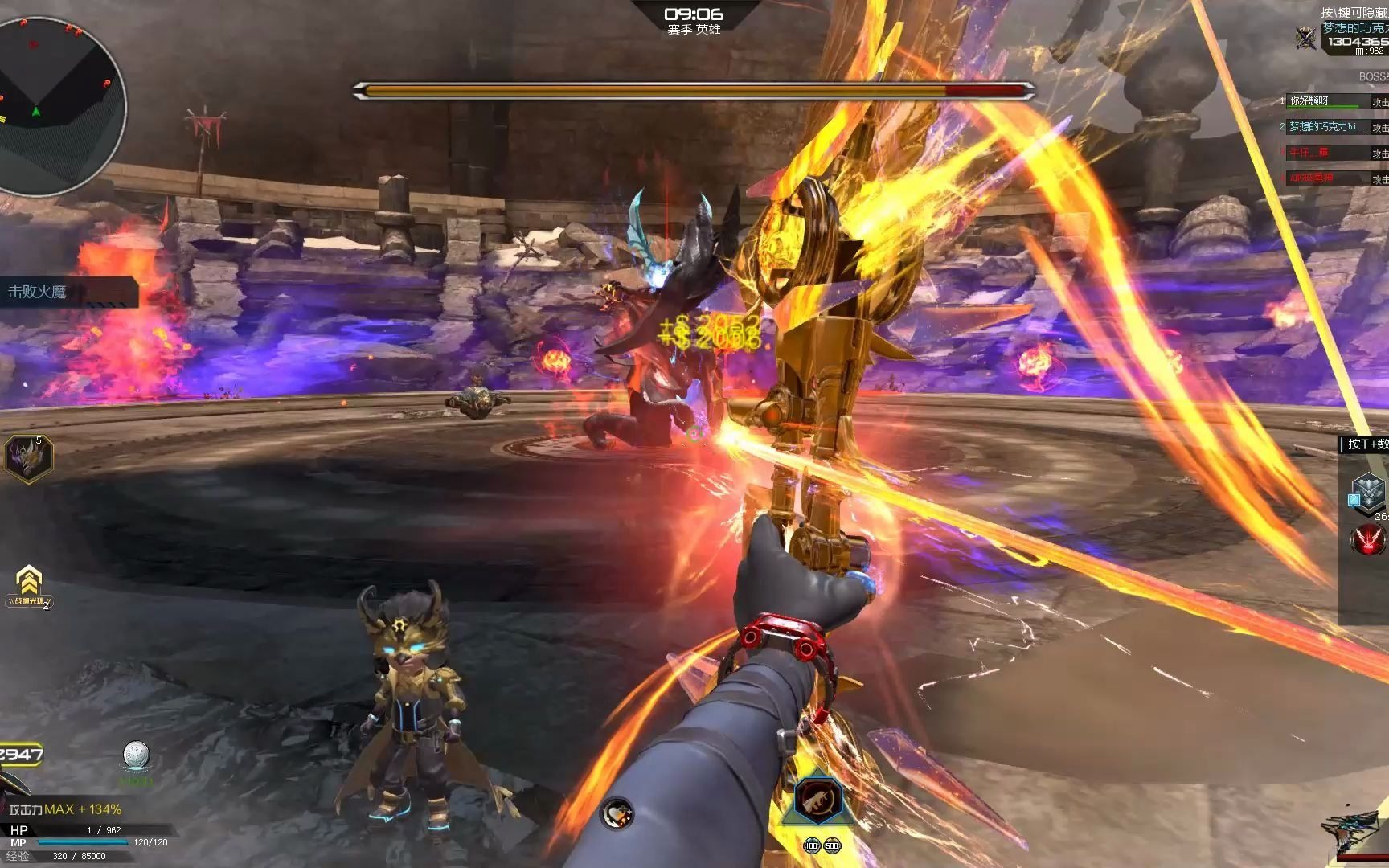Select the red demon icon on right edge
This screenshot has height=868, width=1389.
click(1368, 539)
